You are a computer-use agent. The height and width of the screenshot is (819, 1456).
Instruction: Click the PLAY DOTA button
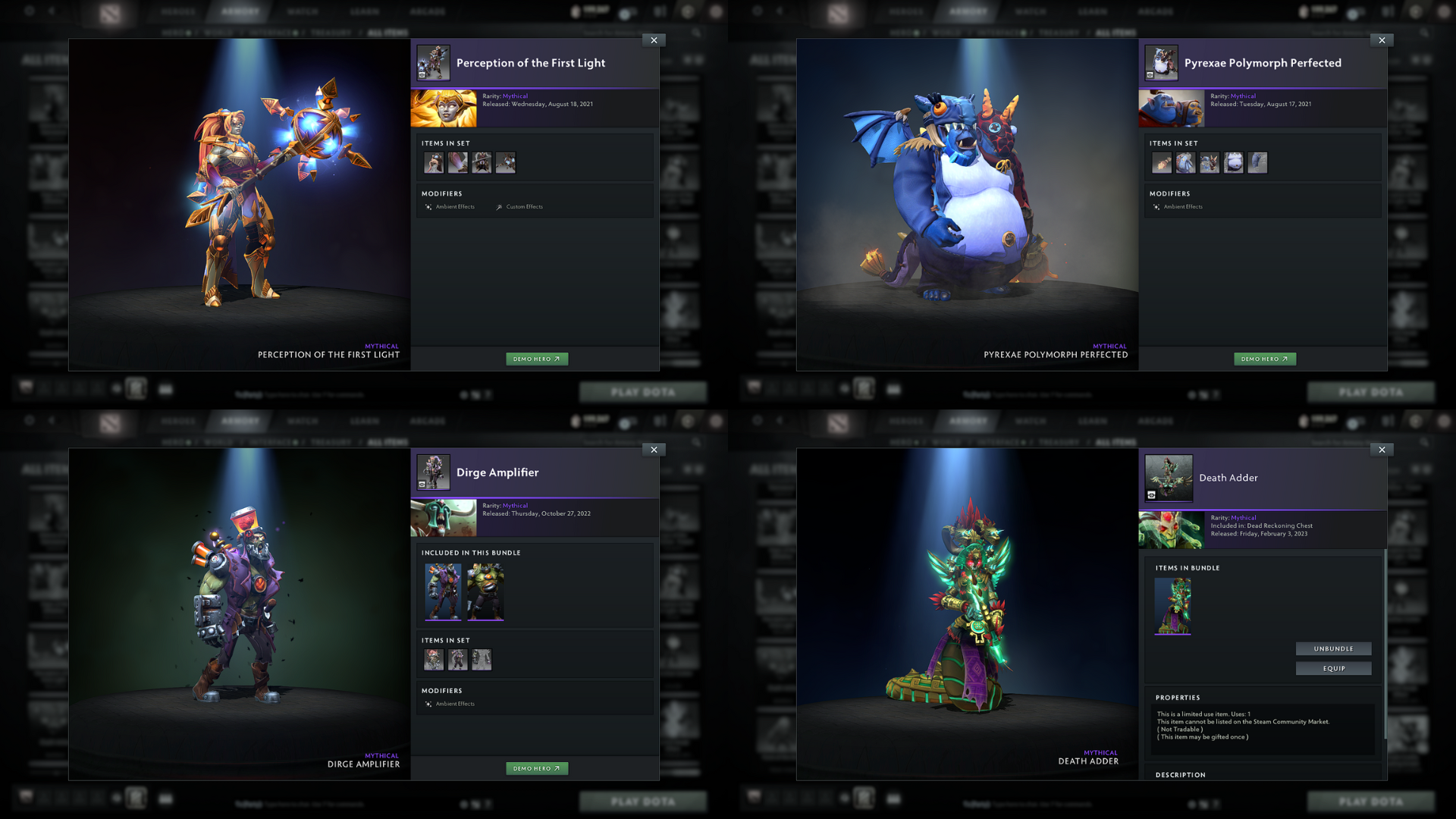click(642, 391)
